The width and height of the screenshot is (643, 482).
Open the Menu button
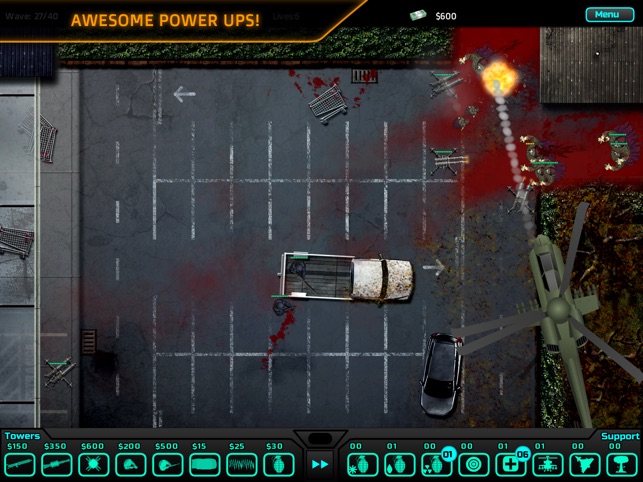(607, 14)
